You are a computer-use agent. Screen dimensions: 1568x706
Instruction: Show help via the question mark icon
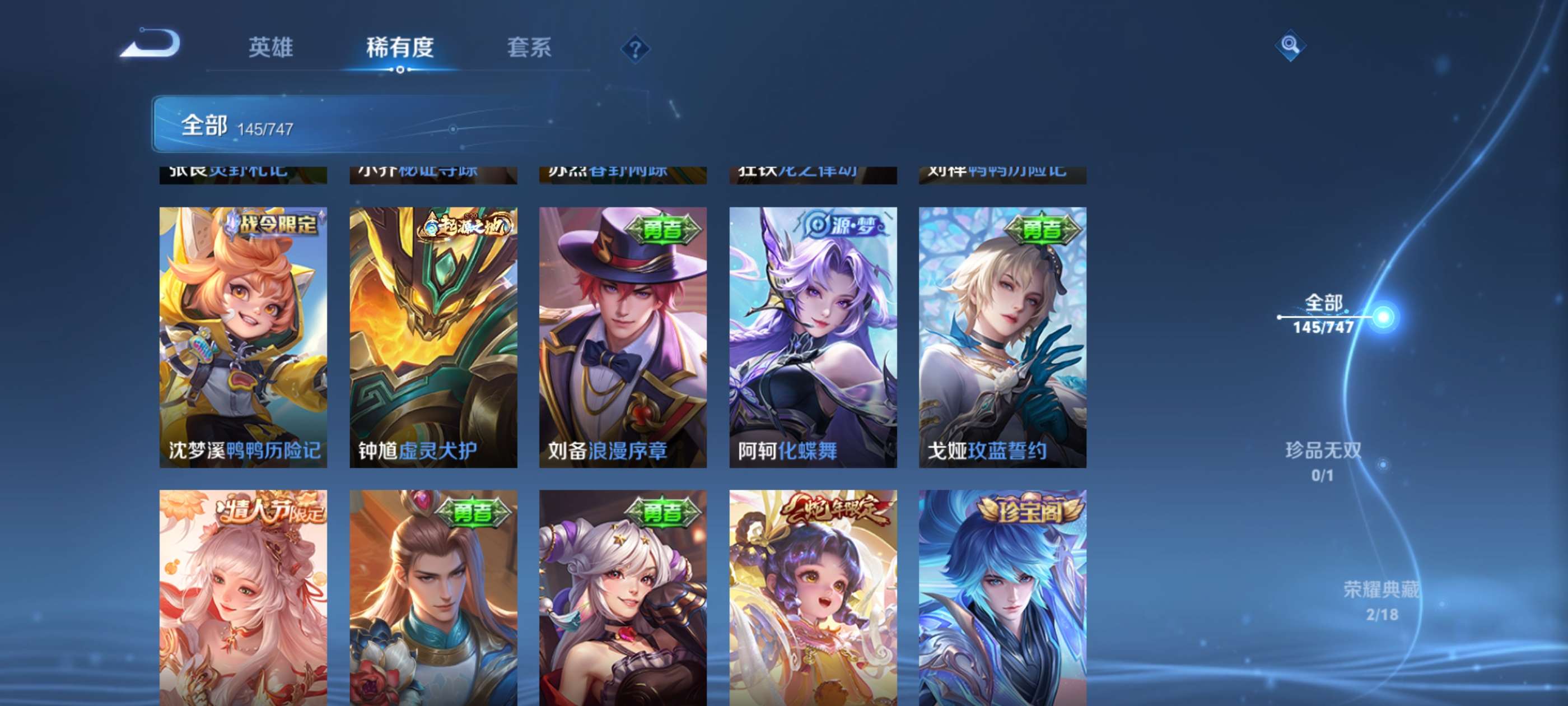(x=635, y=49)
